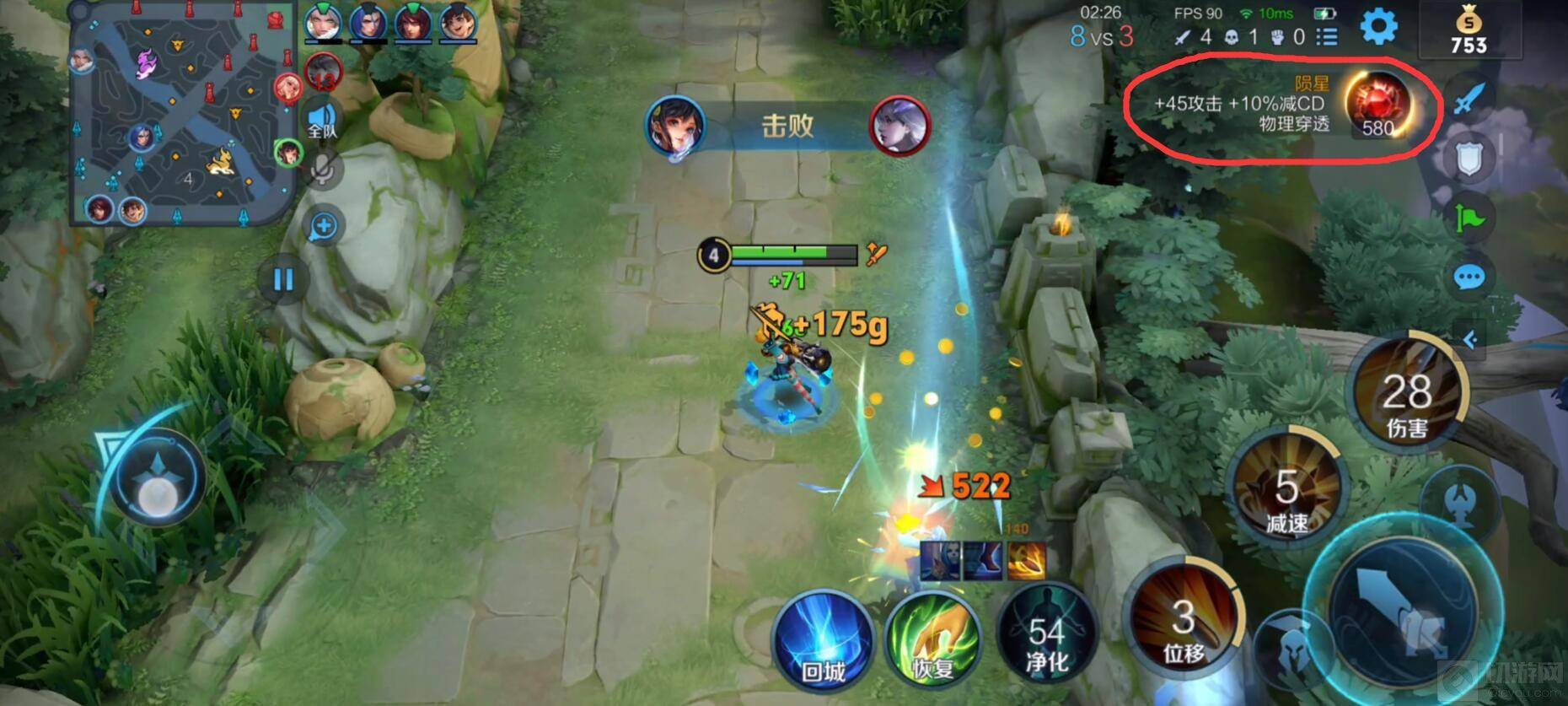Click the pause button
This screenshot has width=1568, height=706.
283,279
